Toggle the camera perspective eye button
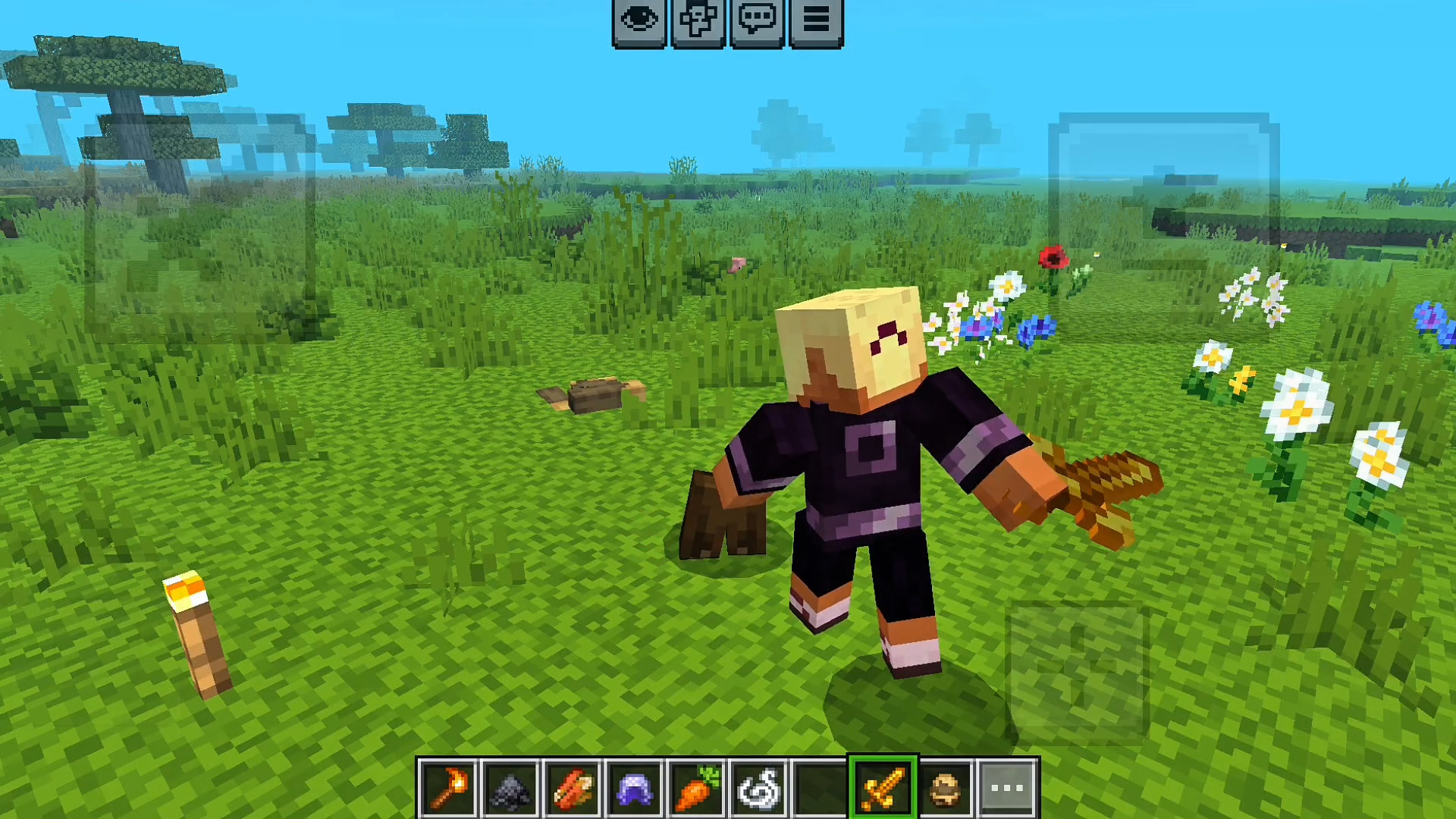Viewport: 1456px width, 819px height. 639,21
